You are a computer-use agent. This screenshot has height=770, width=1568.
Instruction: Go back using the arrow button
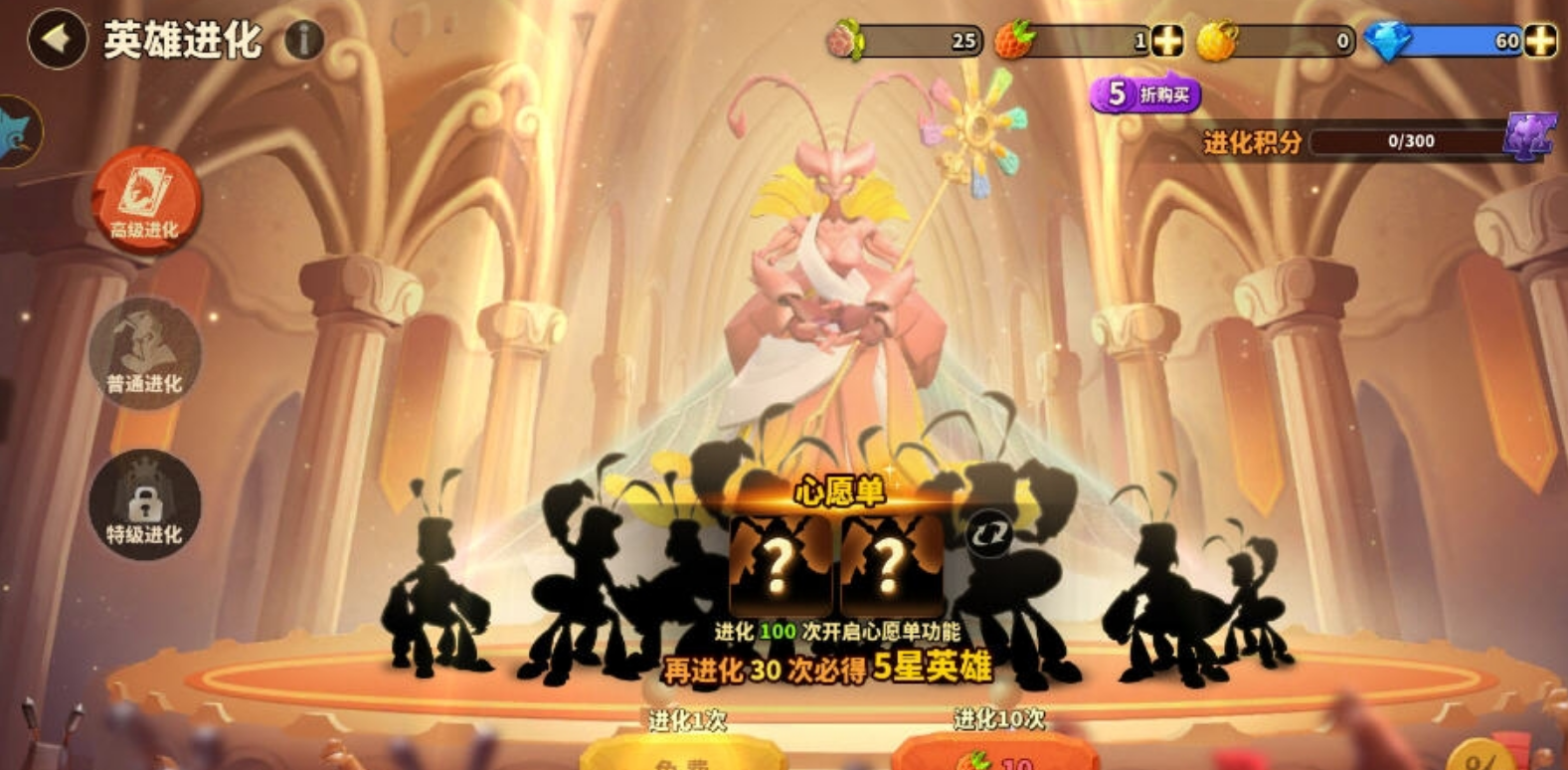pos(58,40)
